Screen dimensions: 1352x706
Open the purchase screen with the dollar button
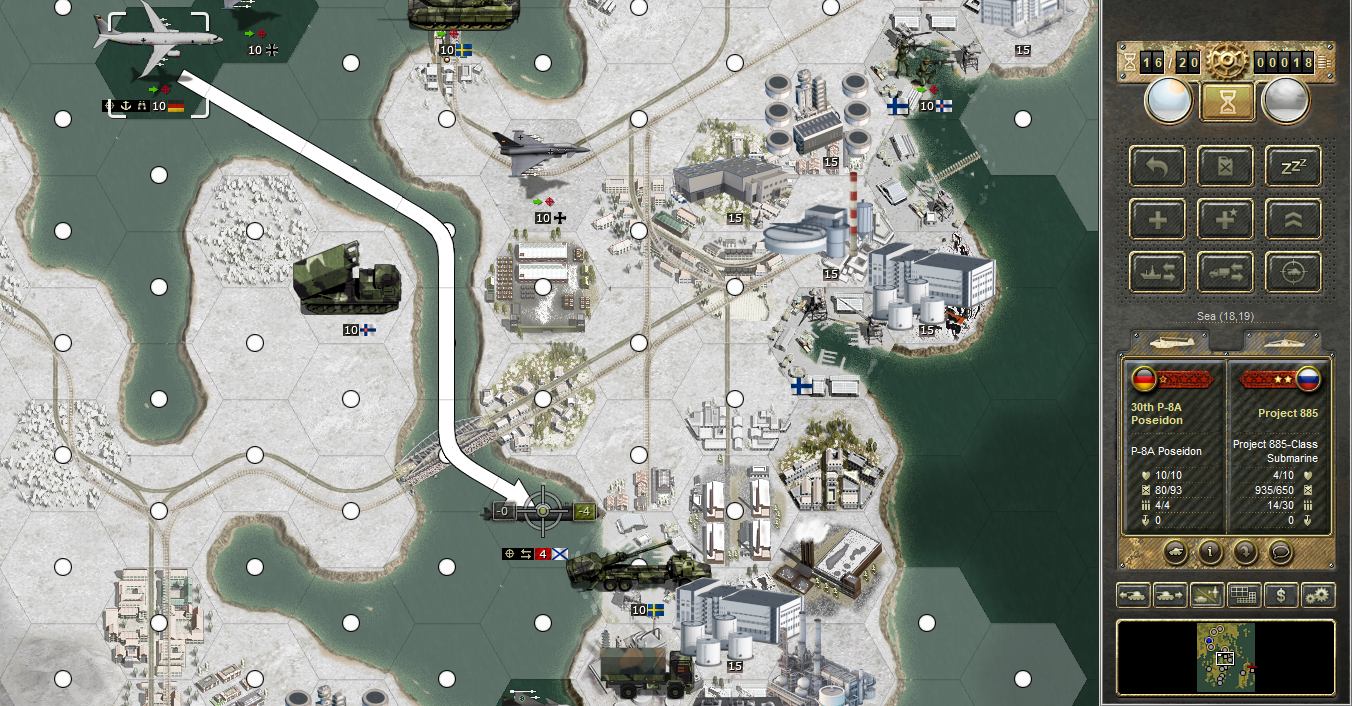click(1281, 595)
